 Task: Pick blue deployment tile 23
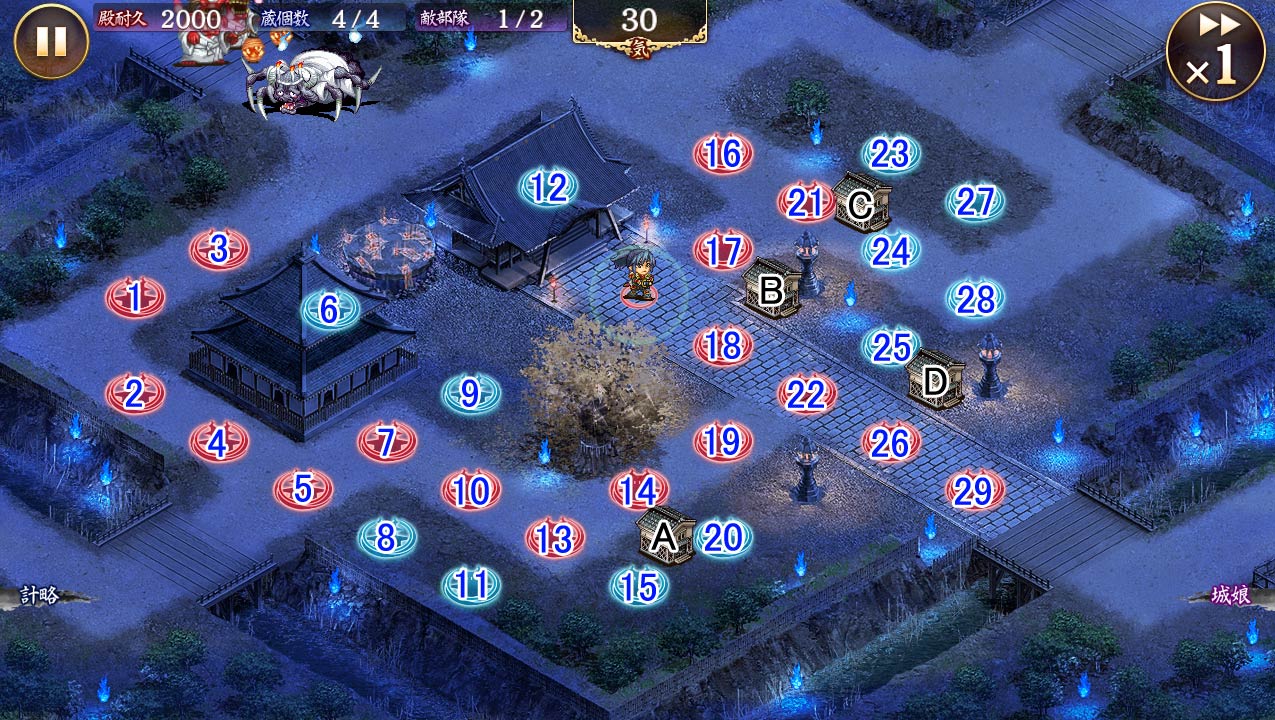coord(890,154)
